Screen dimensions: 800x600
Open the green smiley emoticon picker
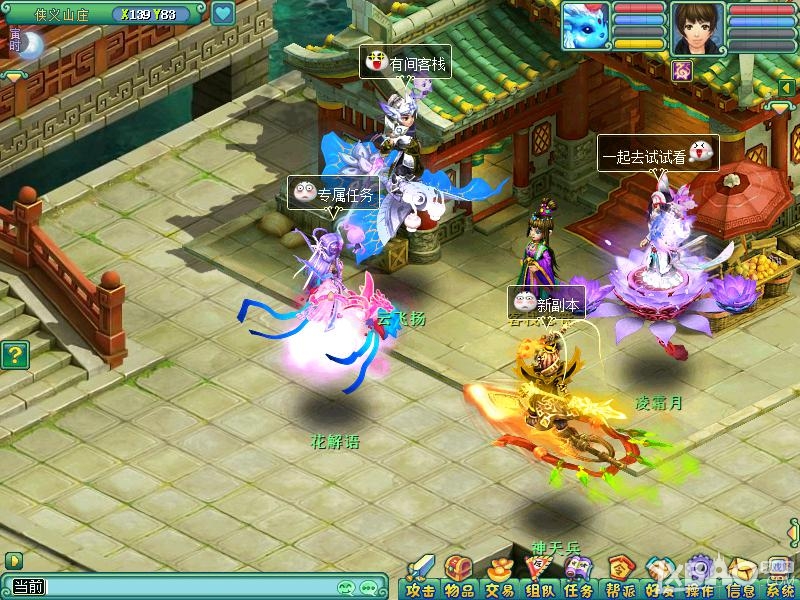tap(347, 587)
